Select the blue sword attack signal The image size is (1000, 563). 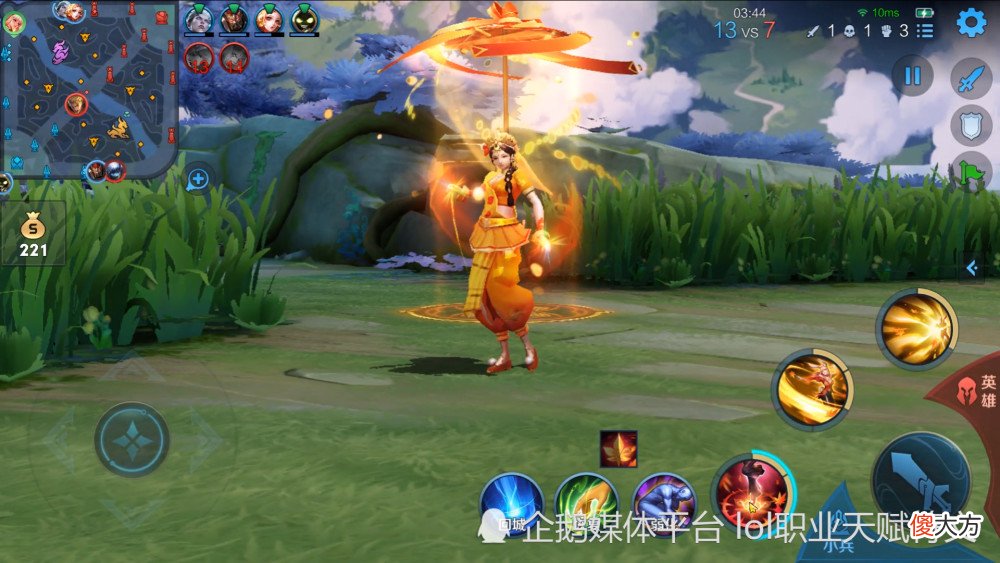click(970, 79)
